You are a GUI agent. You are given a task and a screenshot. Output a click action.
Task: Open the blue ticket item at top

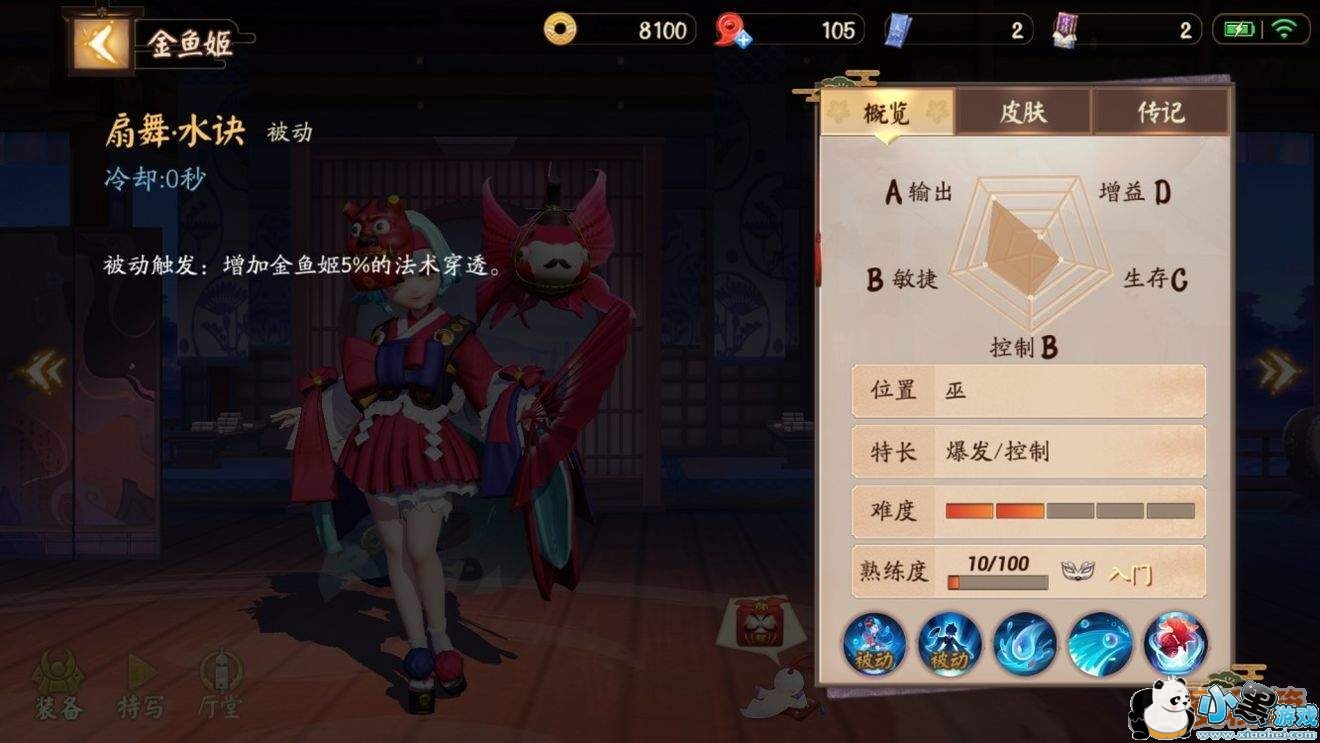(x=897, y=29)
